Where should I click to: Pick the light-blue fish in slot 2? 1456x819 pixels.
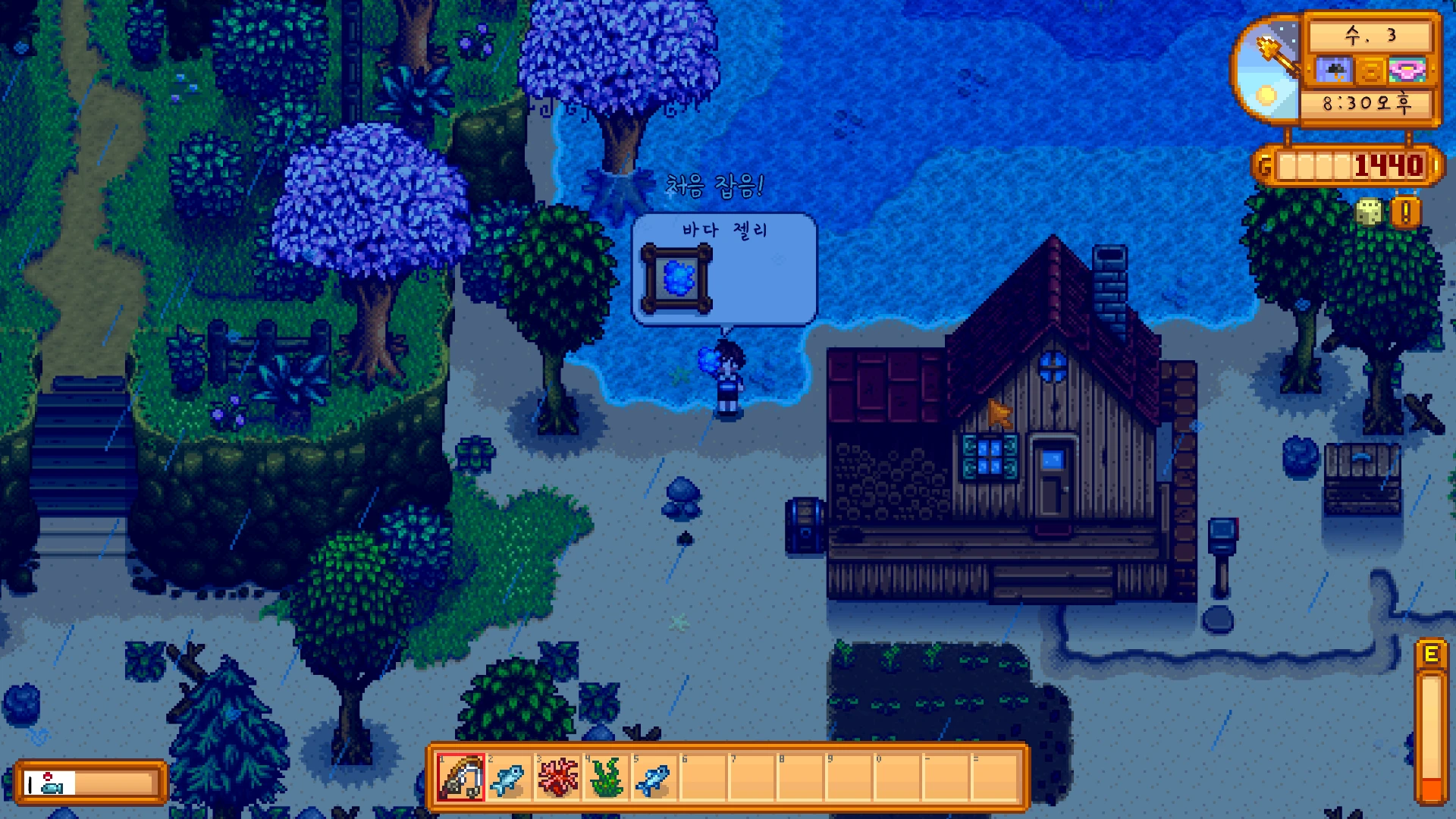coord(509,777)
